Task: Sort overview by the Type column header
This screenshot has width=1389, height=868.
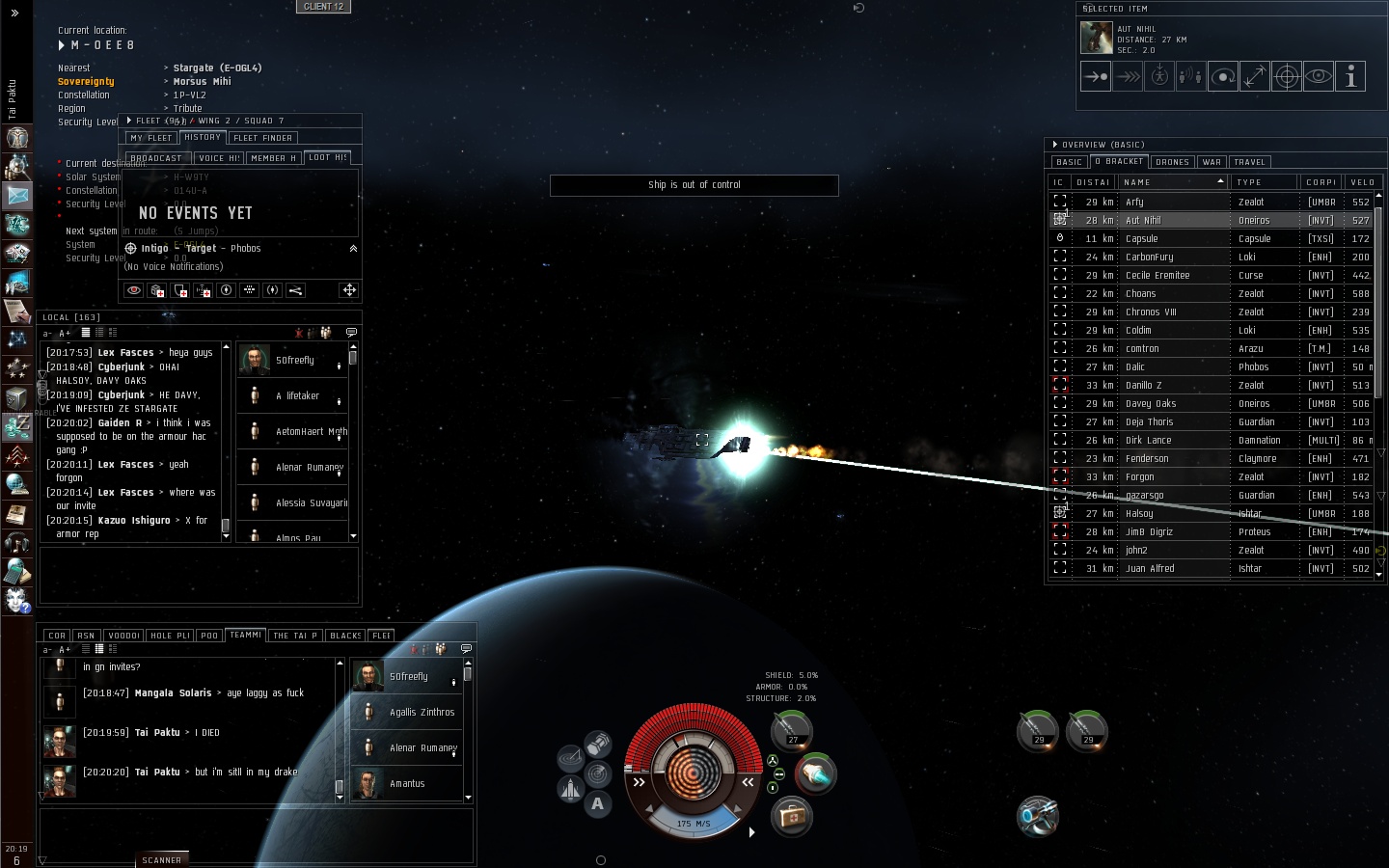Action: pos(1264,182)
